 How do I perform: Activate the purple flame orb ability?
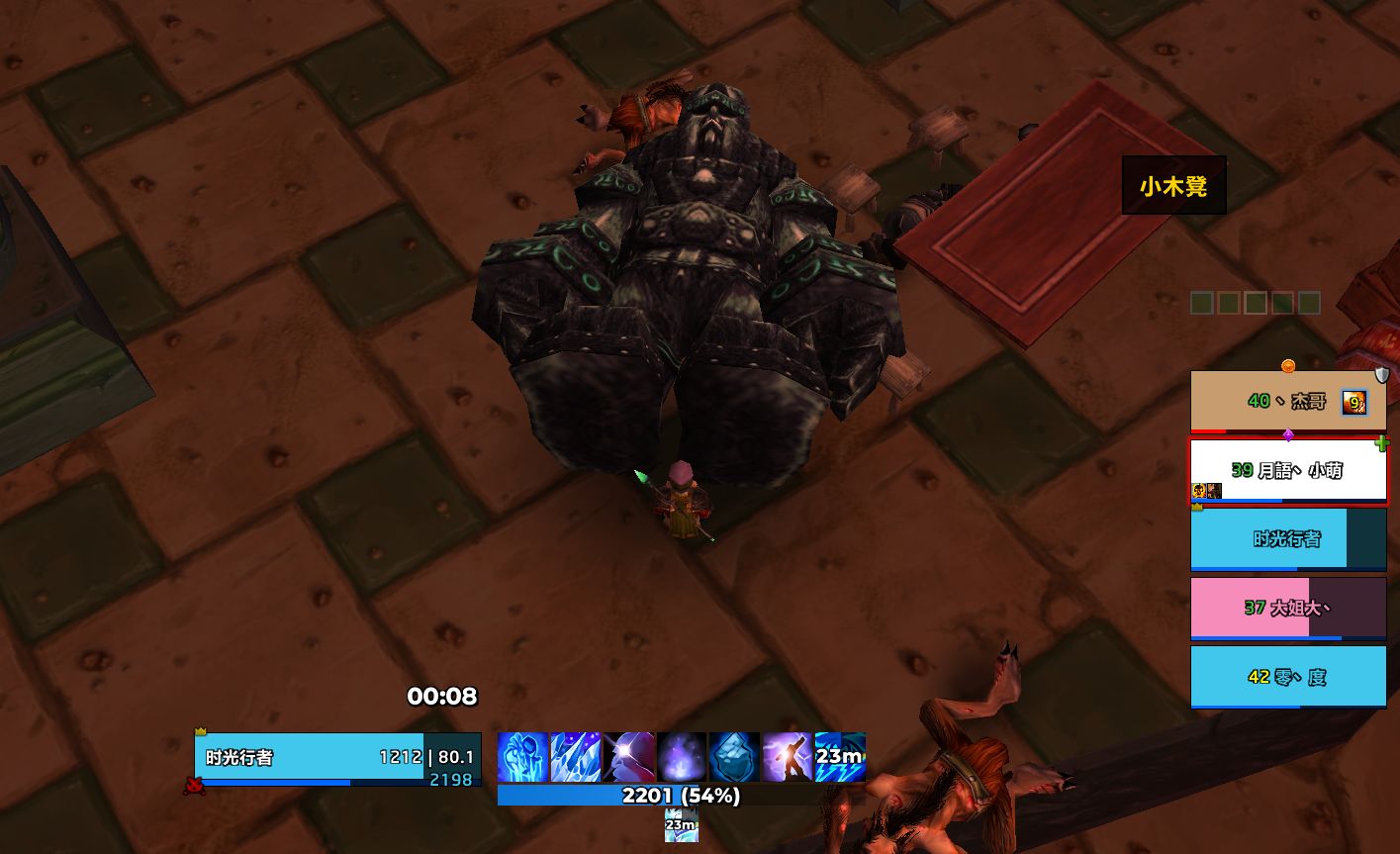(682, 757)
